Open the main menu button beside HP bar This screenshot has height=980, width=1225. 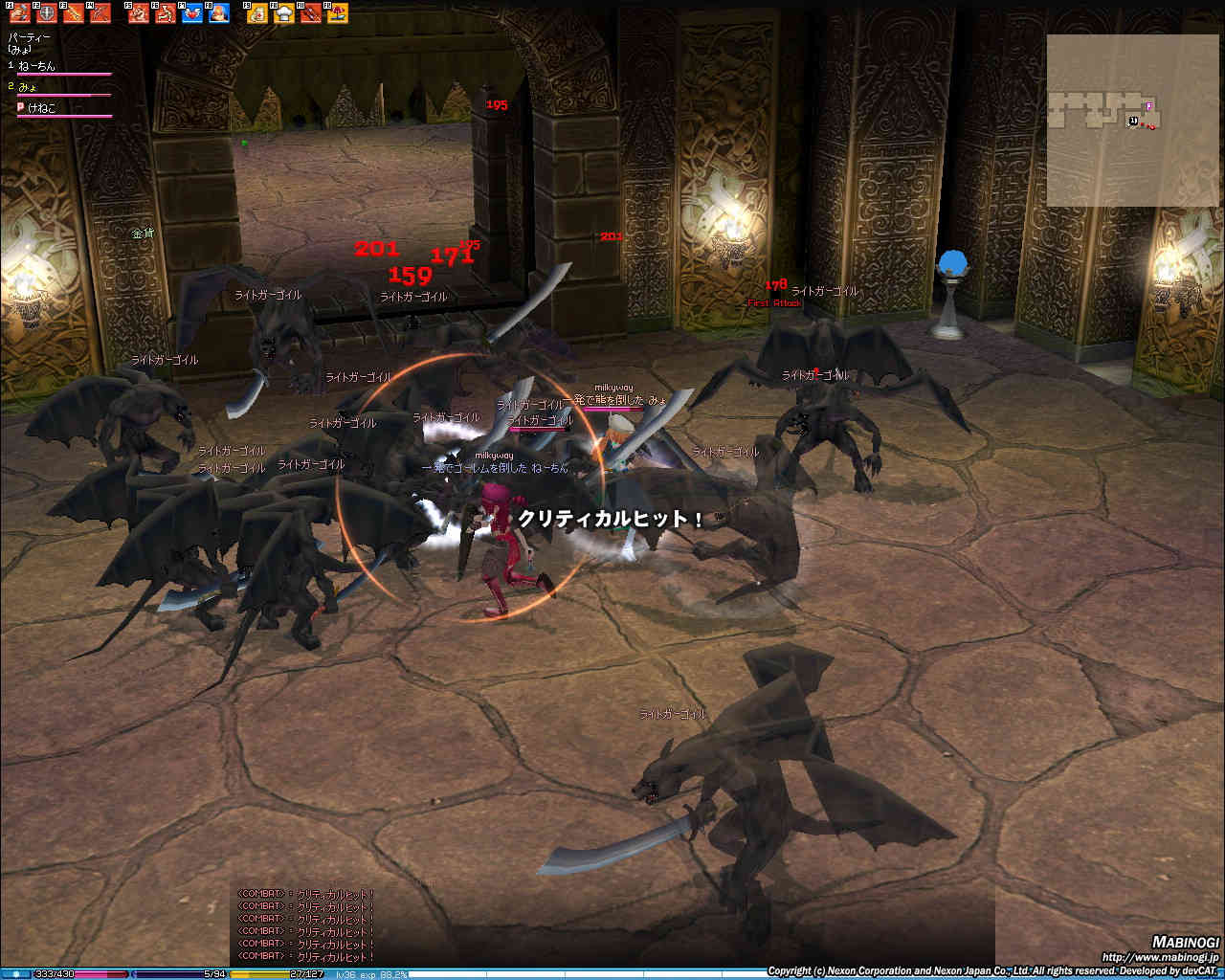click(16, 974)
